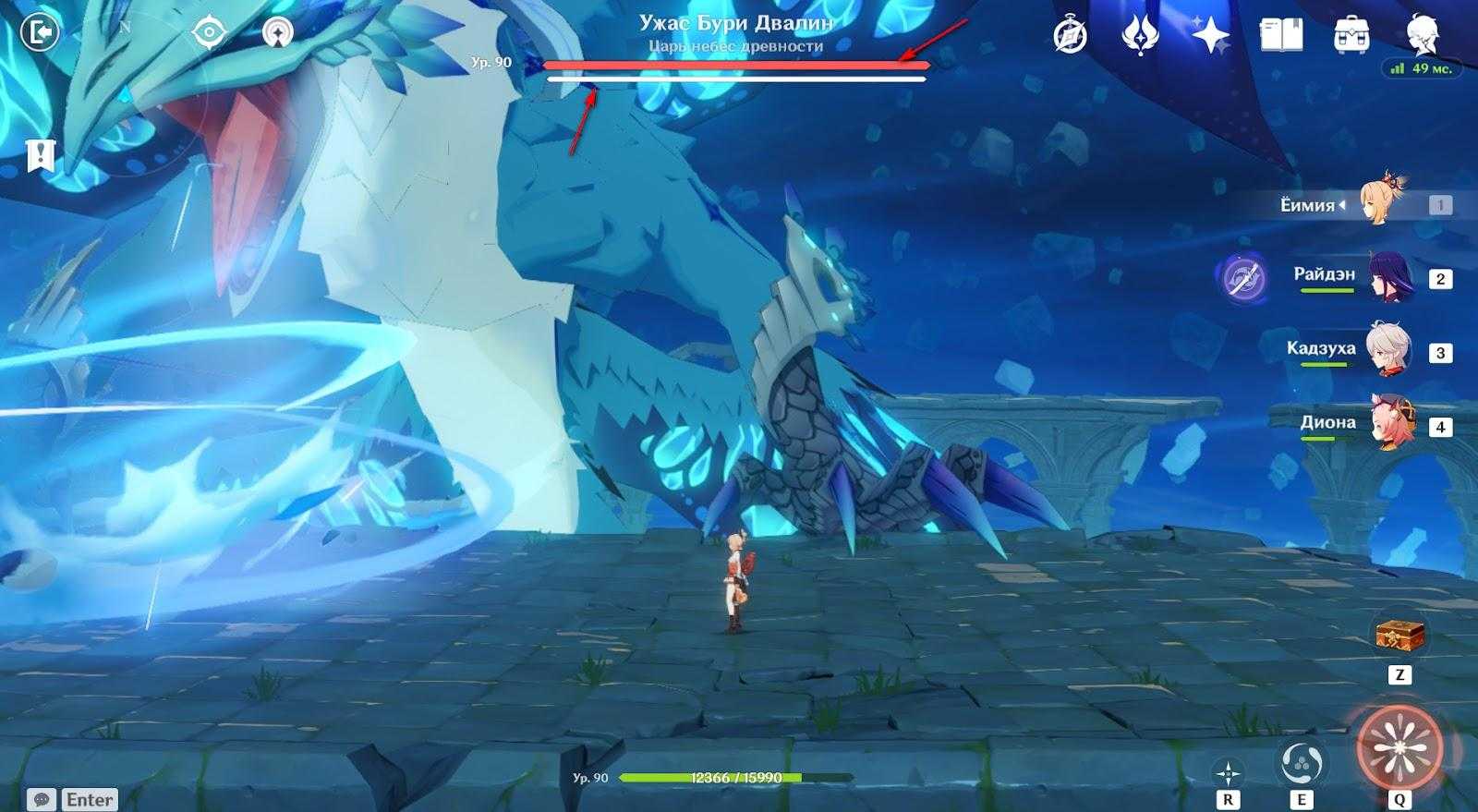Open the battle pass wings icon

[1140, 35]
